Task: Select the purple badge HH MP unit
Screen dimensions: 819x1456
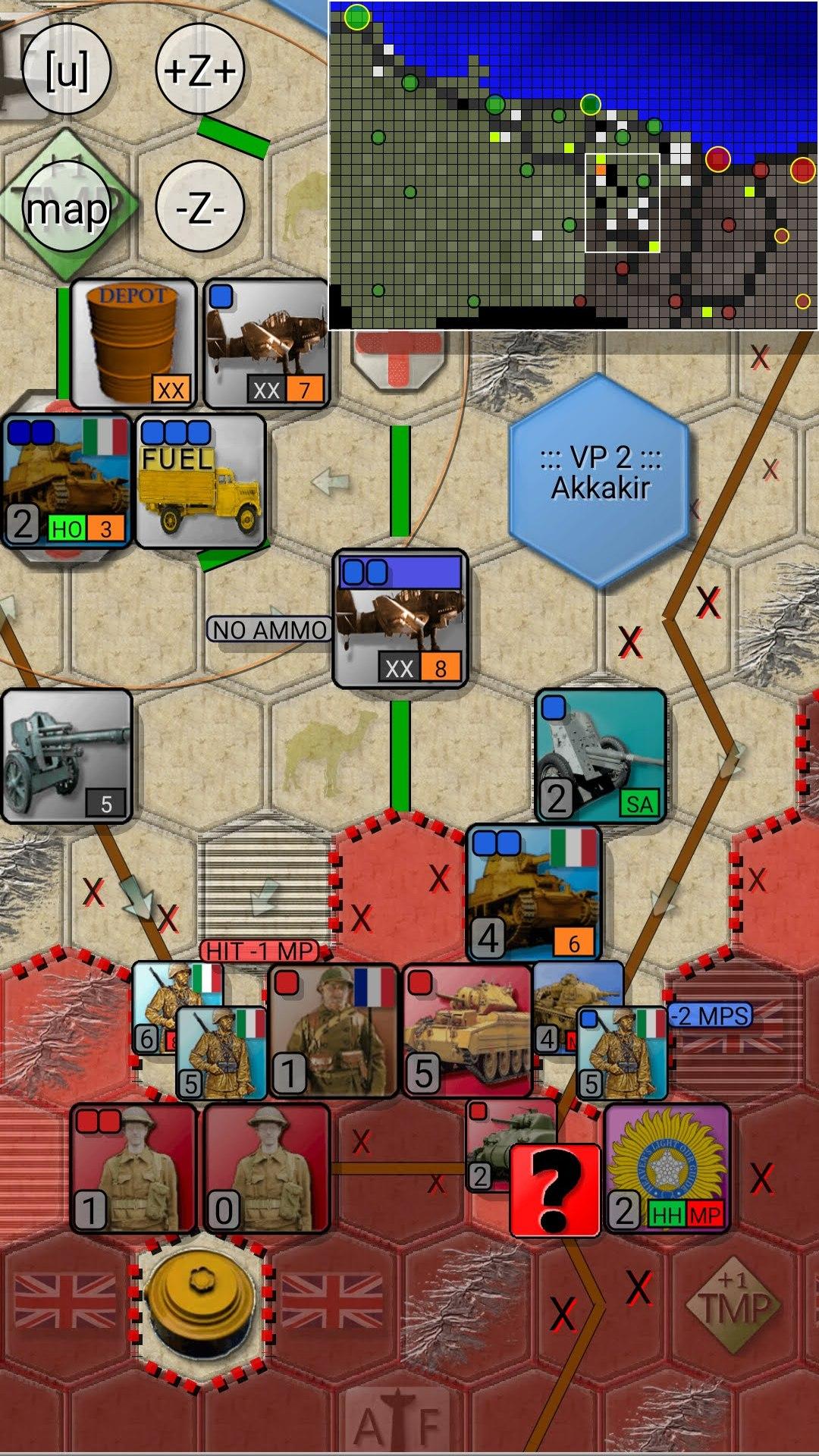Action: (x=667, y=1168)
